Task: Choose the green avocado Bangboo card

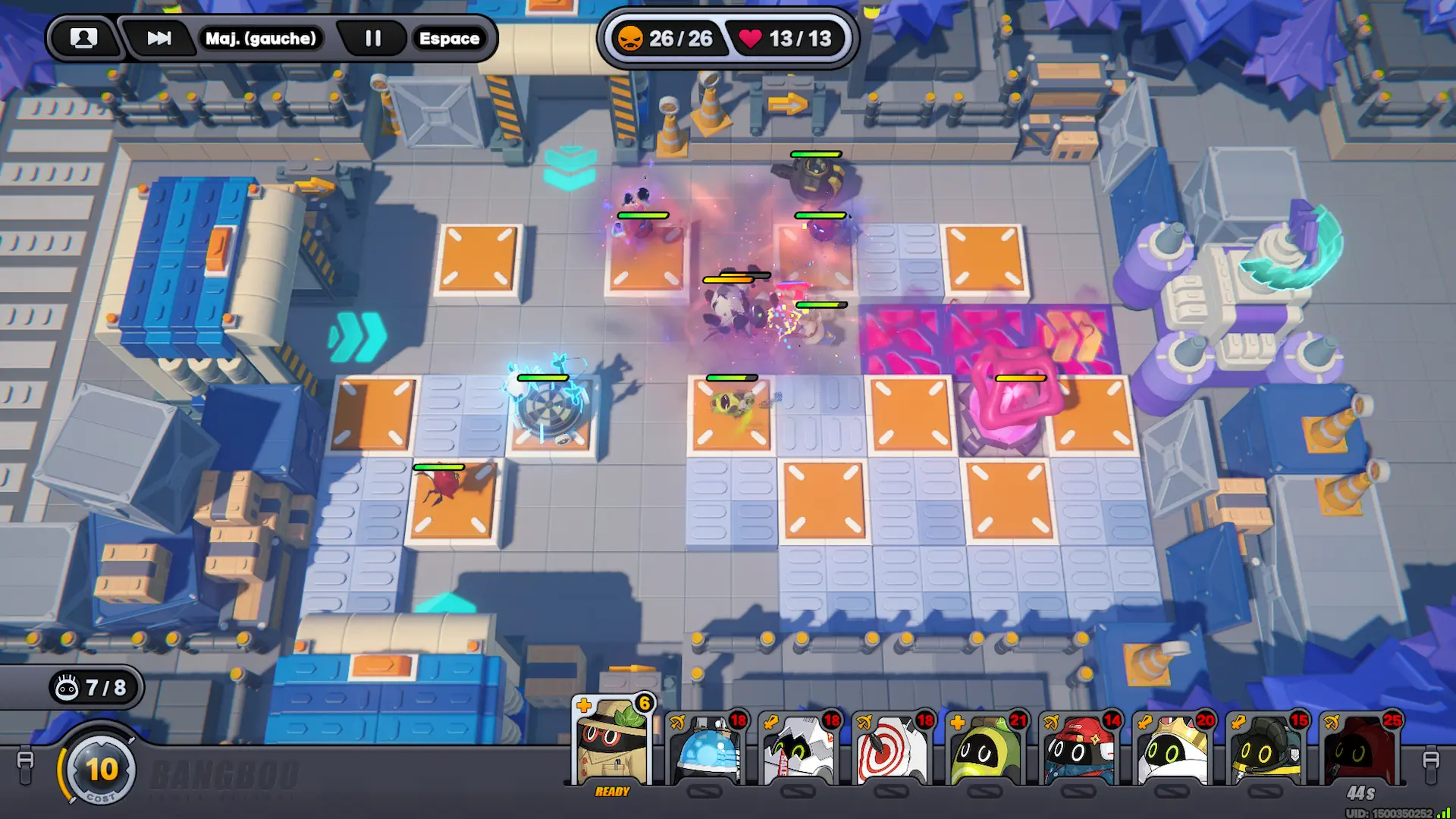Action: pyautogui.click(x=986, y=751)
